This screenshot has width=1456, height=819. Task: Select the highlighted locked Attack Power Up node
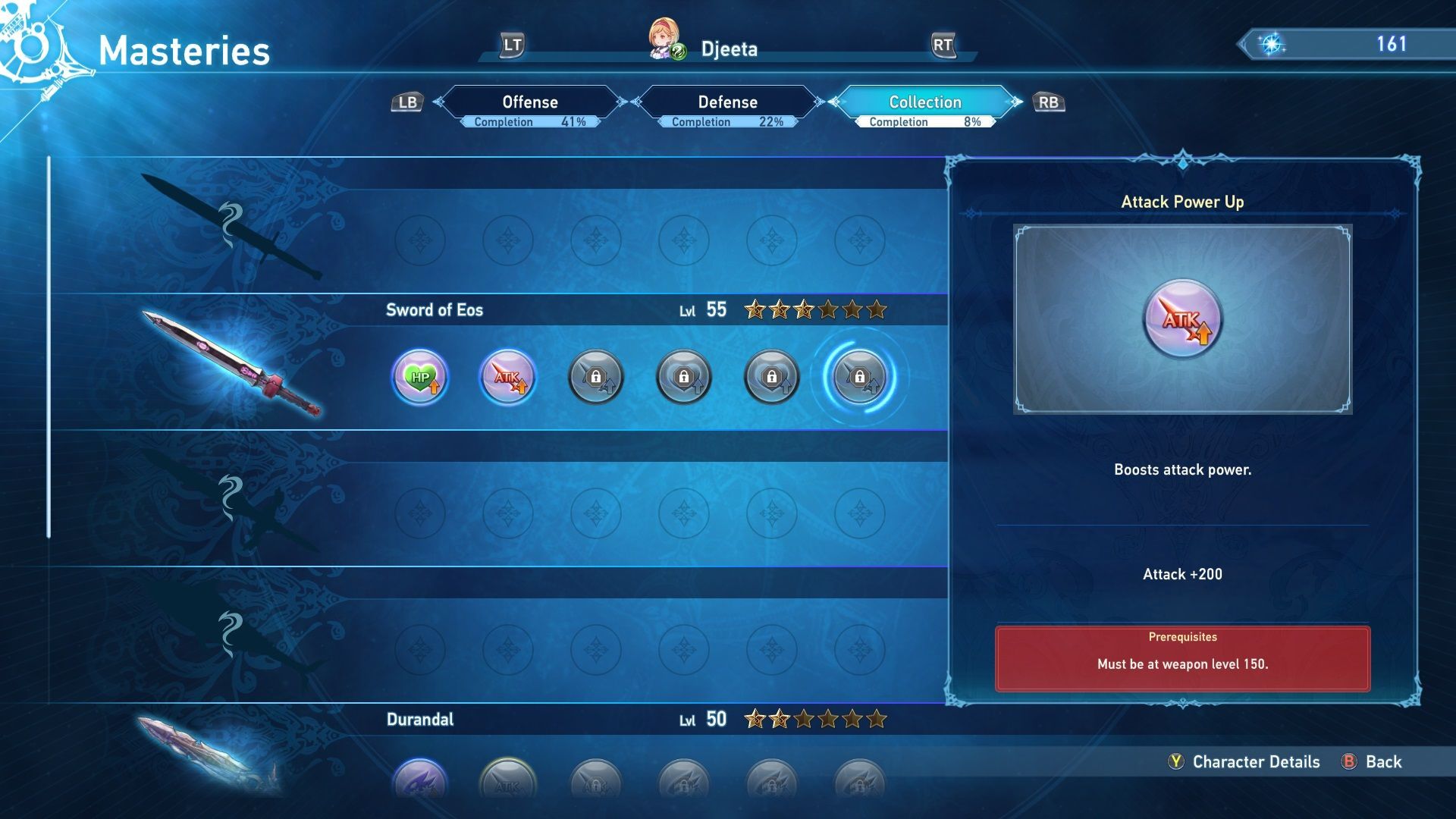(859, 377)
